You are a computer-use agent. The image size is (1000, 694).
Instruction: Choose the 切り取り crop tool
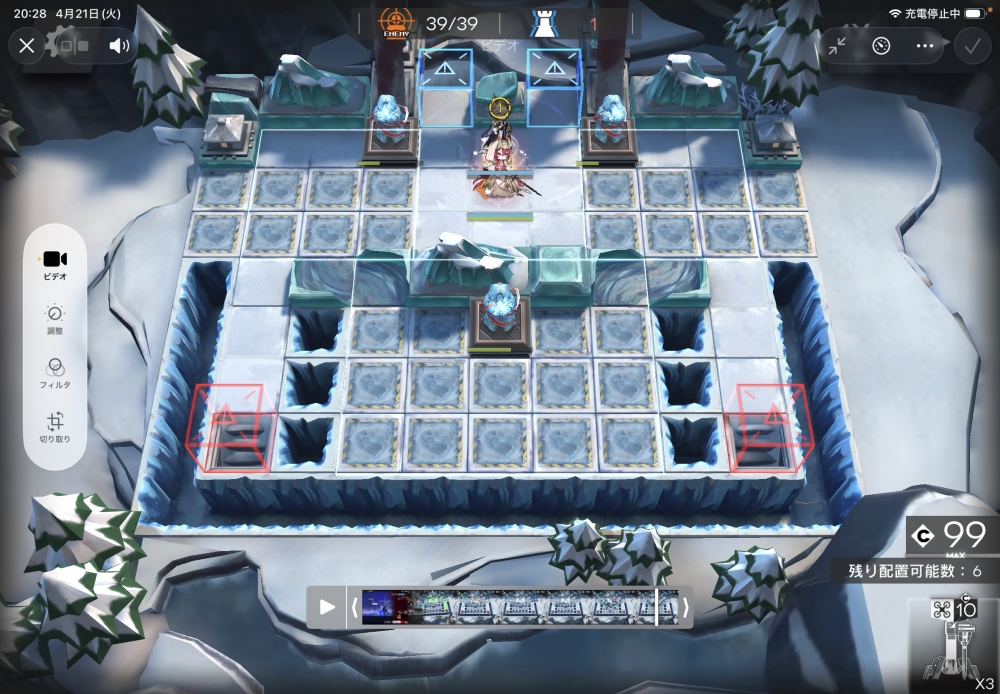point(55,428)
